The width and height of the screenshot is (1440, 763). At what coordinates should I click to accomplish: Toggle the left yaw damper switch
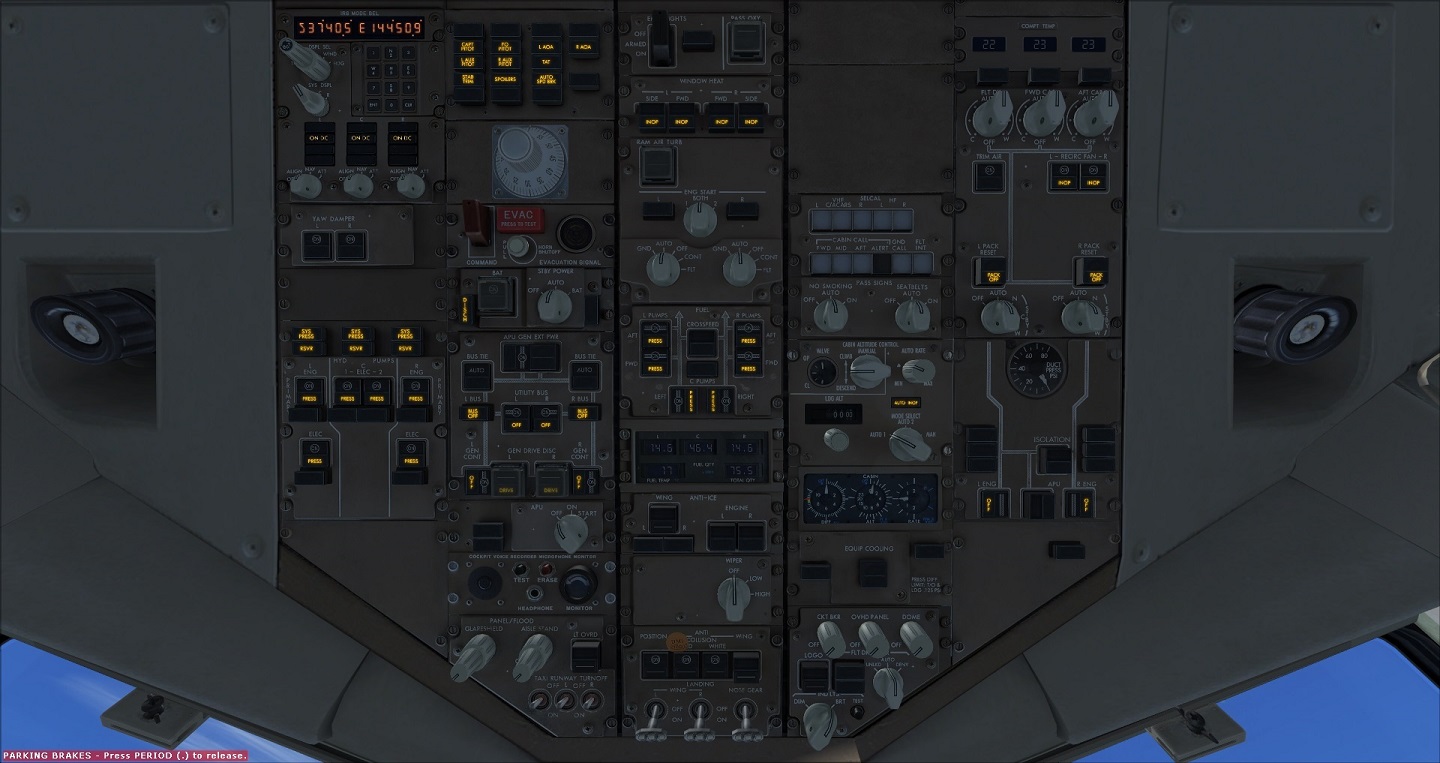(317, 245)
